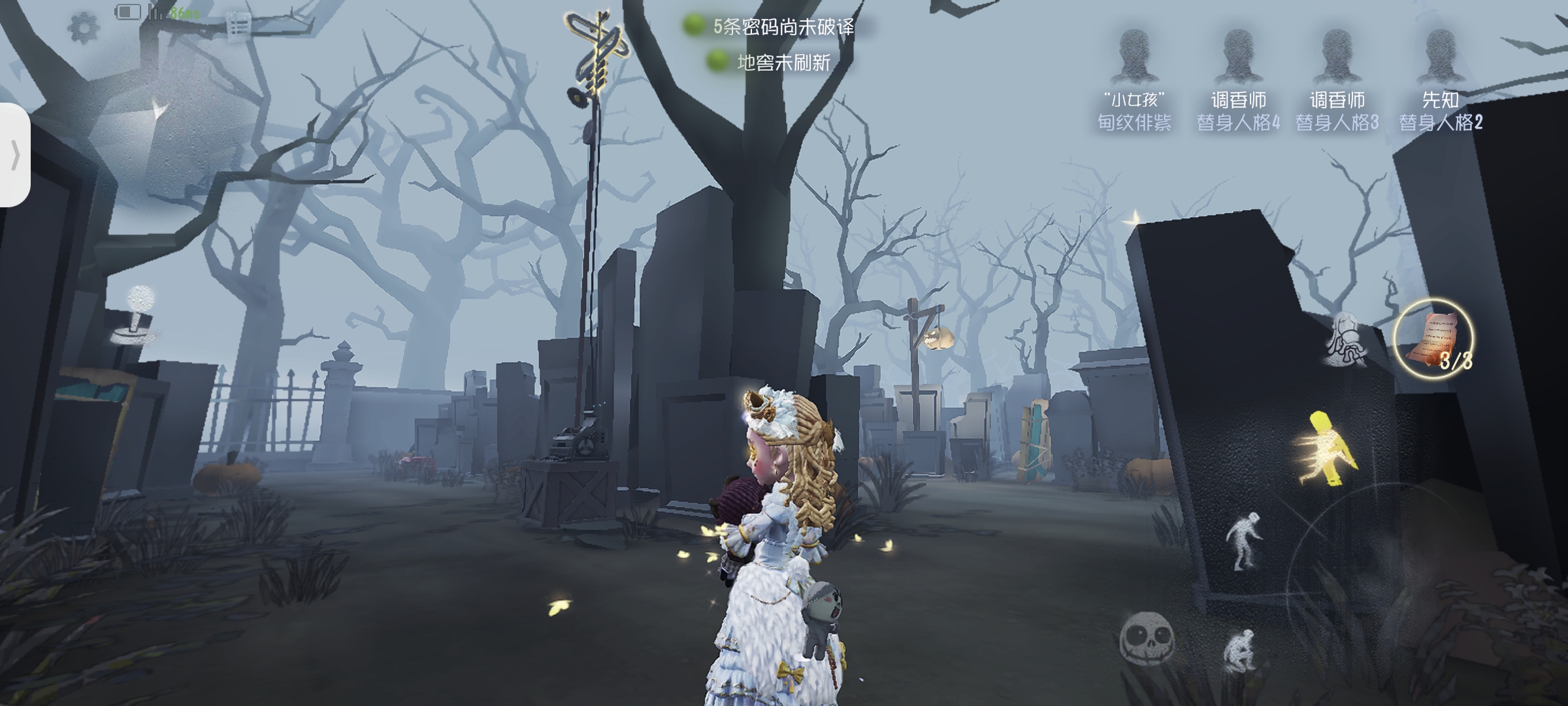Viewport: 1568px width, 706px height.
Task: Open the notes list icon
Action: point(238,26)
